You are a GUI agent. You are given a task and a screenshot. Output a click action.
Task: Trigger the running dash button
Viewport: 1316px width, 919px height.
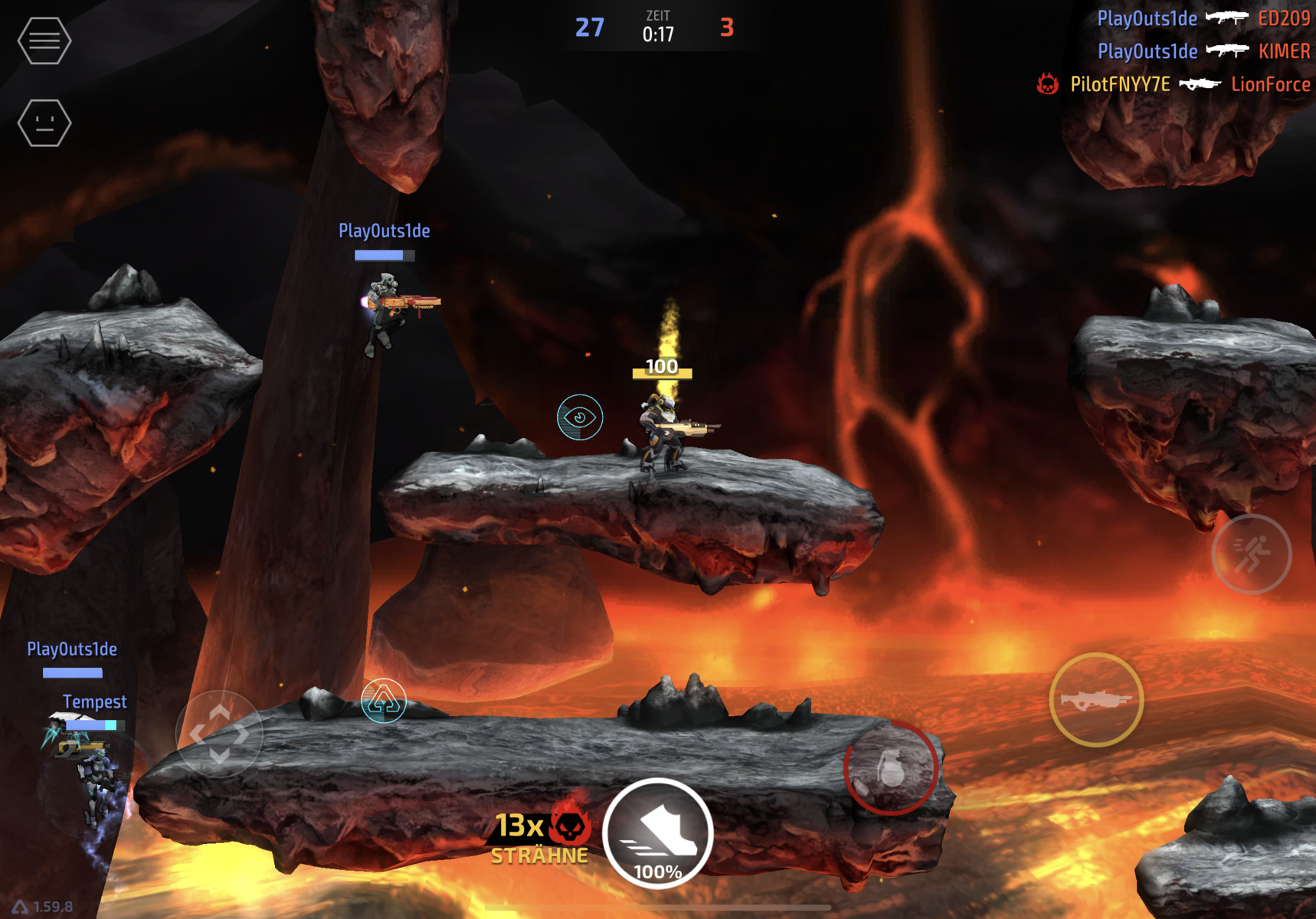(x=1251, y=554)
